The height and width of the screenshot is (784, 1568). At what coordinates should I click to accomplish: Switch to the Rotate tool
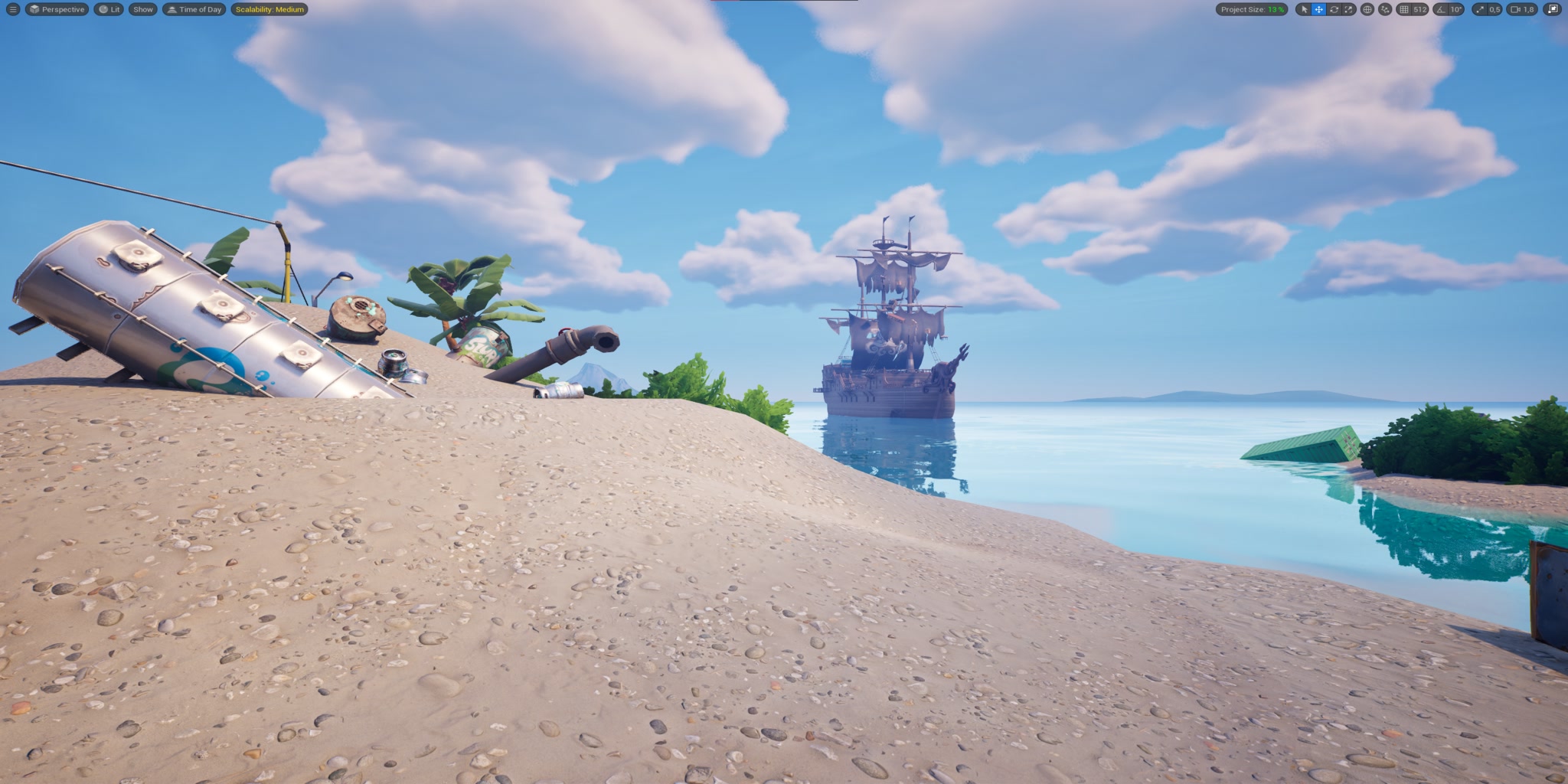(x=1334, y=10)
